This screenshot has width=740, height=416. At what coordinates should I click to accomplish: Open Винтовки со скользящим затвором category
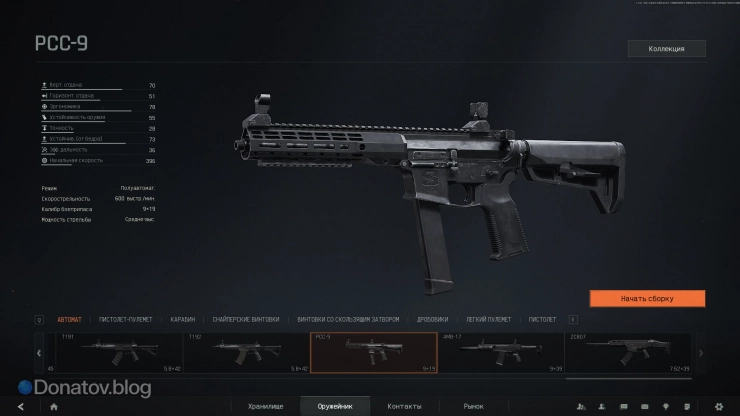[348, 320]
